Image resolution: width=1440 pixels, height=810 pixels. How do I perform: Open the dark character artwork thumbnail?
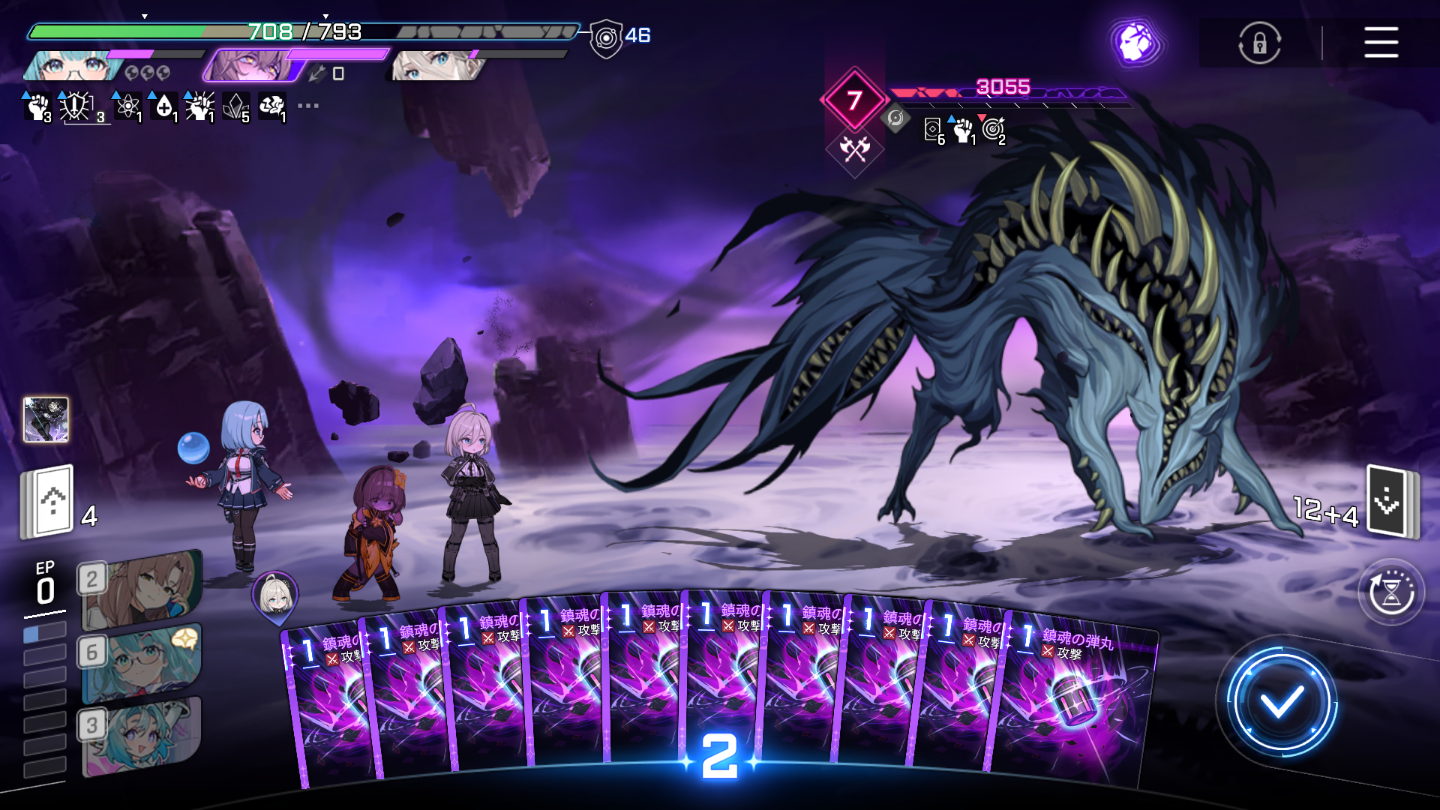(x=46, y=419)
